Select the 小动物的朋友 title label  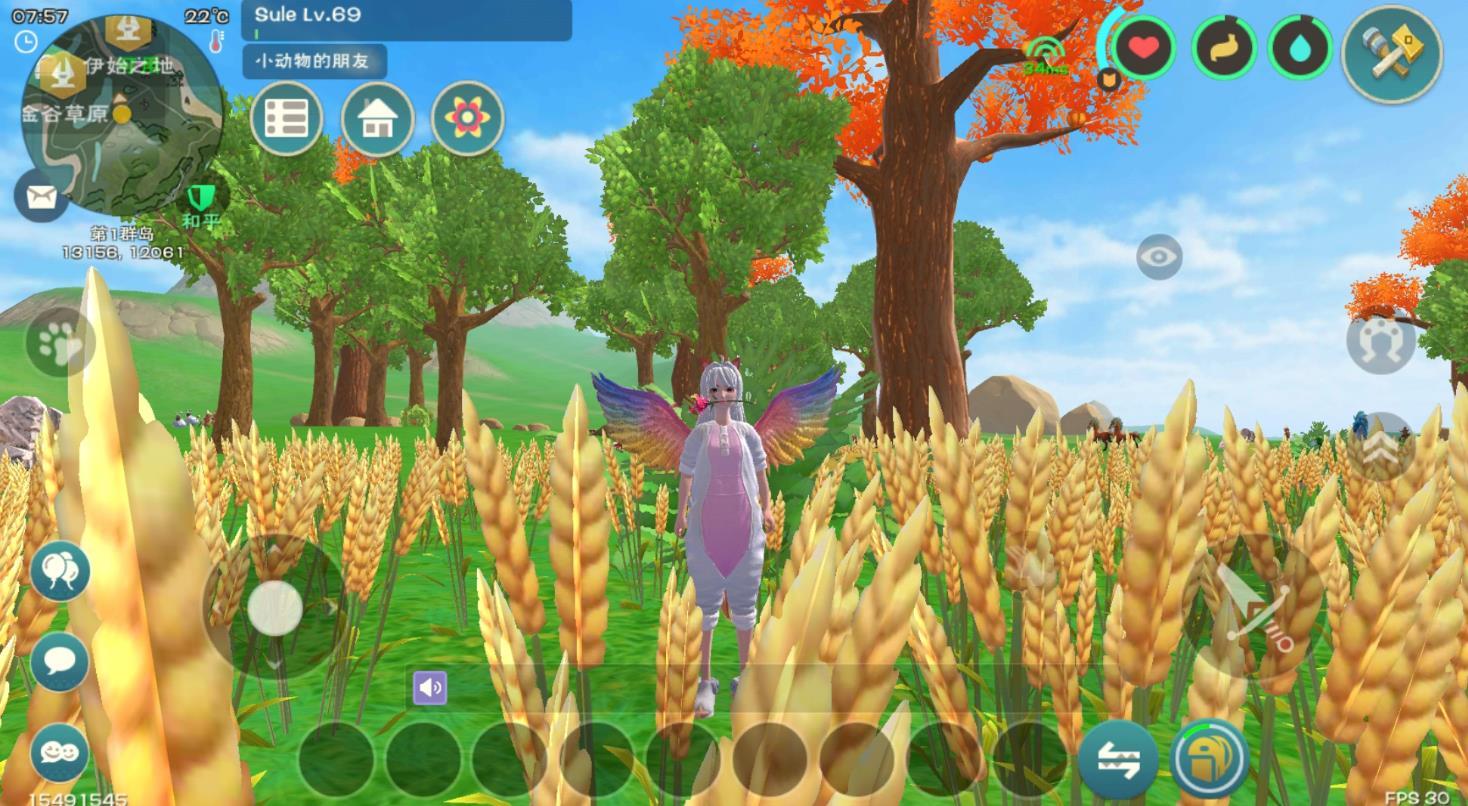(313, 62)
